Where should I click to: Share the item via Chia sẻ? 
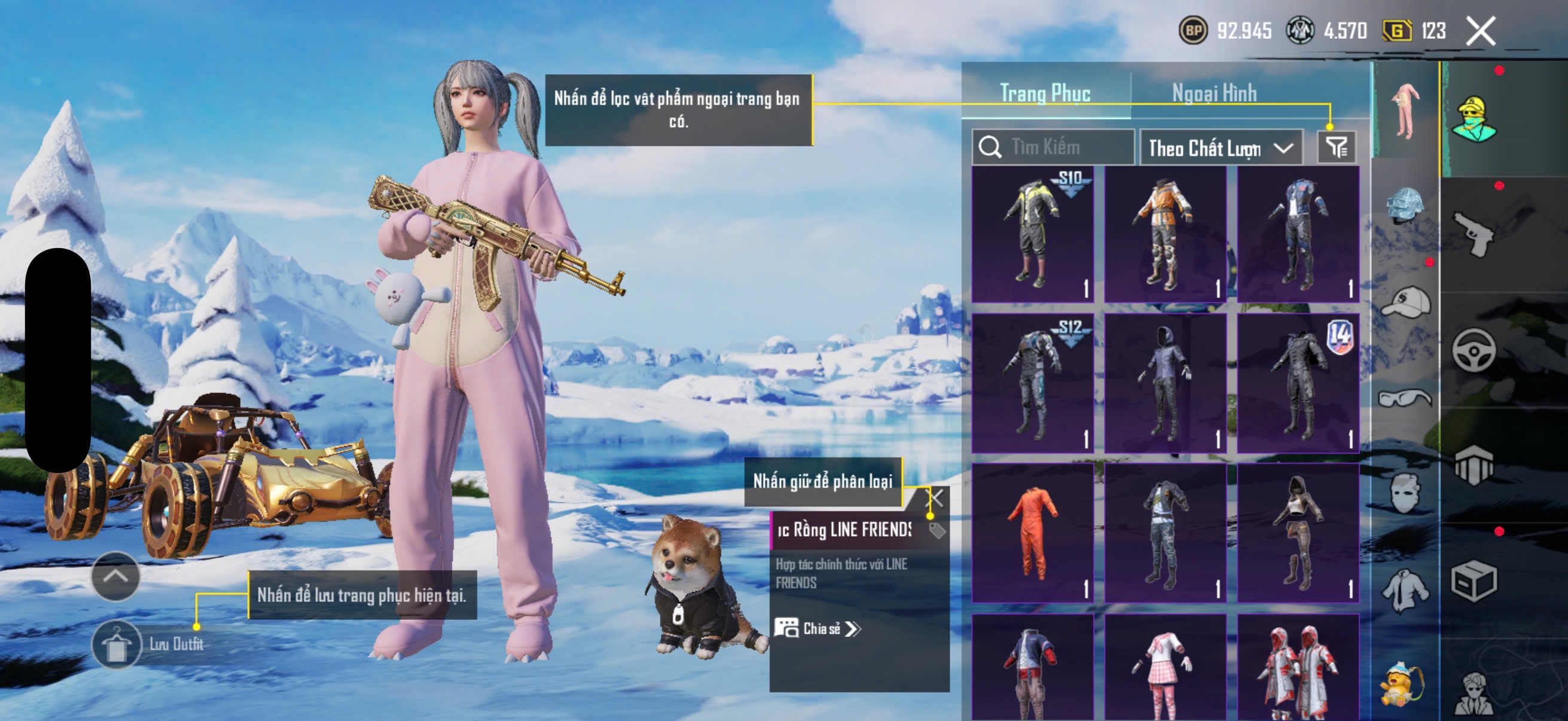[x=817, y=628]
